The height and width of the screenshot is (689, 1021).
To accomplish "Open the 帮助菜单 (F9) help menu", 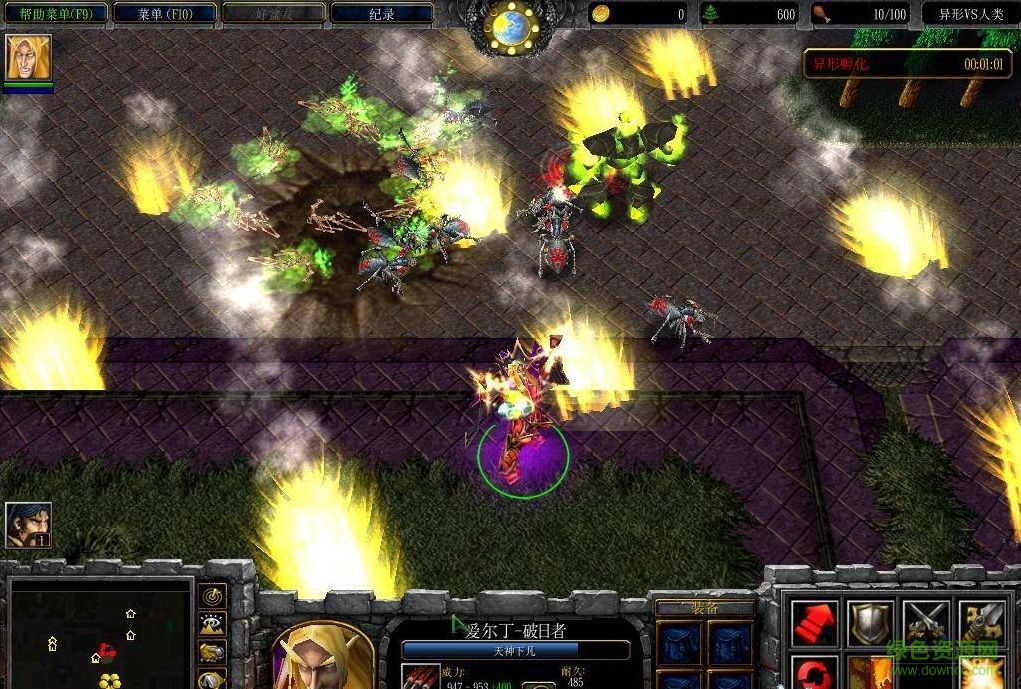I will pos(55,13).
